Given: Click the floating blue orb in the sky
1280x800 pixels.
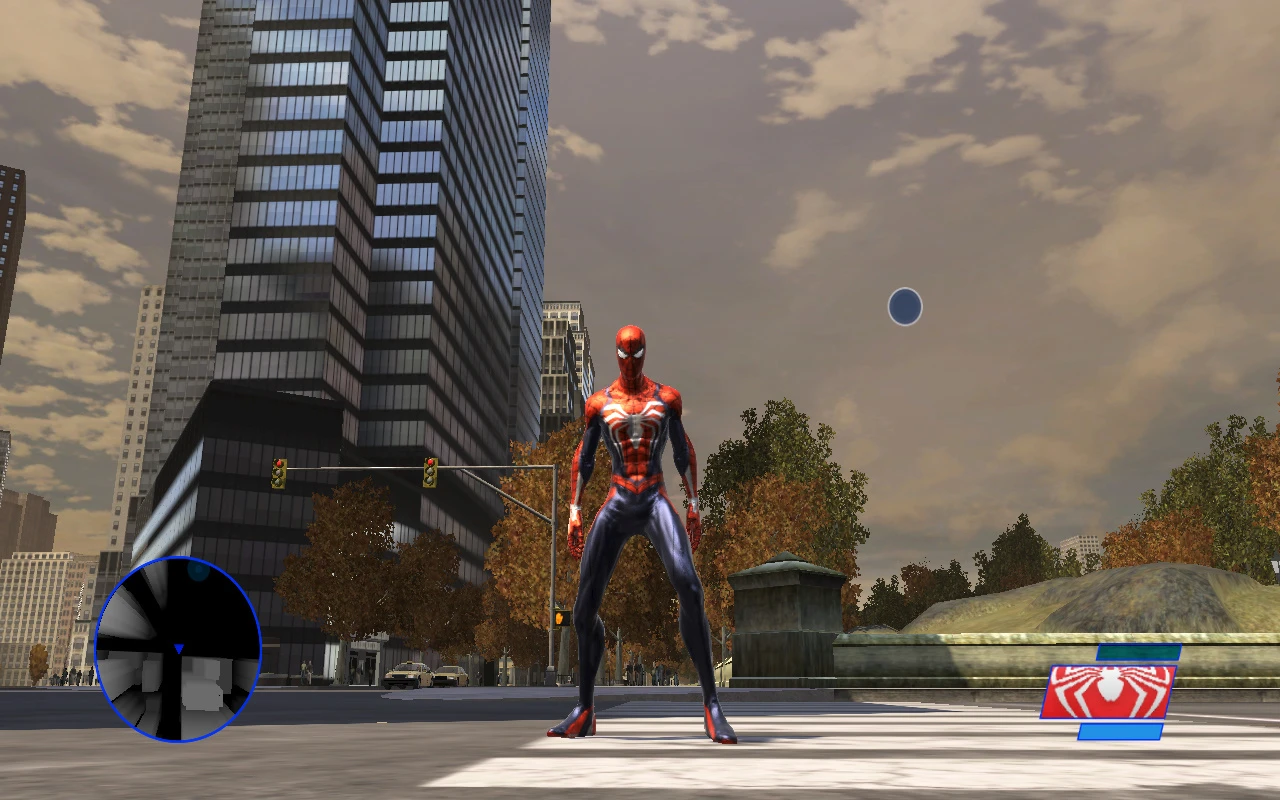Looking at the screenshot, I should click(x=903, y=306).
